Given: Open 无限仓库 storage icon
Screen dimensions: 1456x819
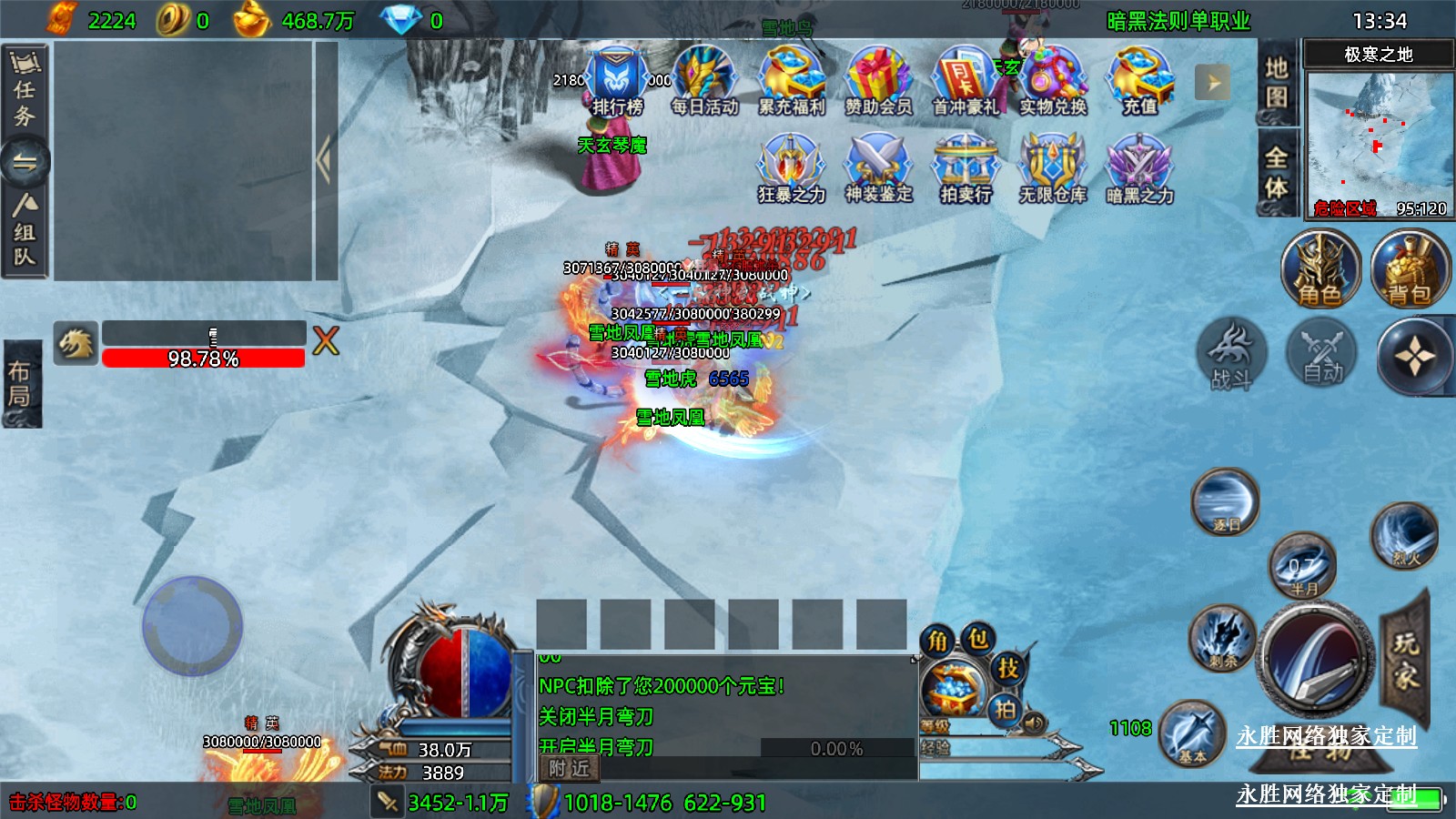Looking at the screenshot, I should click(x=1053, y=169).
